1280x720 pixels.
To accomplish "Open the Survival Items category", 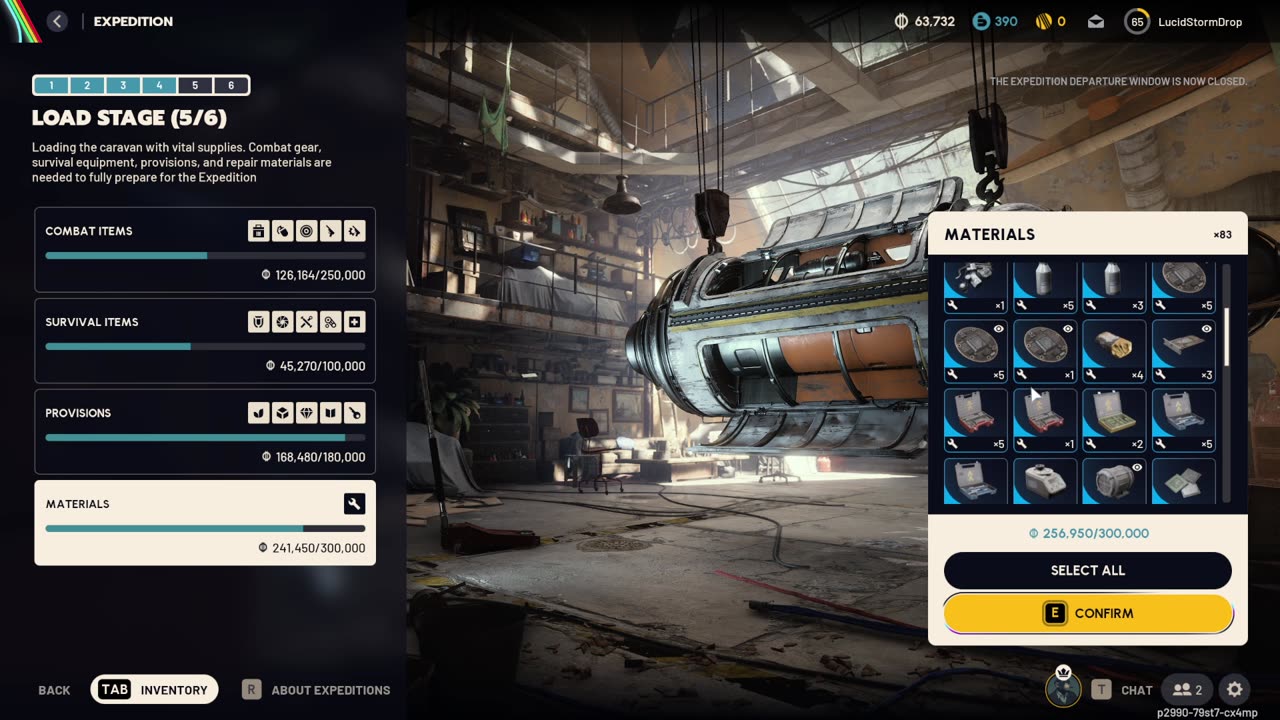I will point(205,340).
